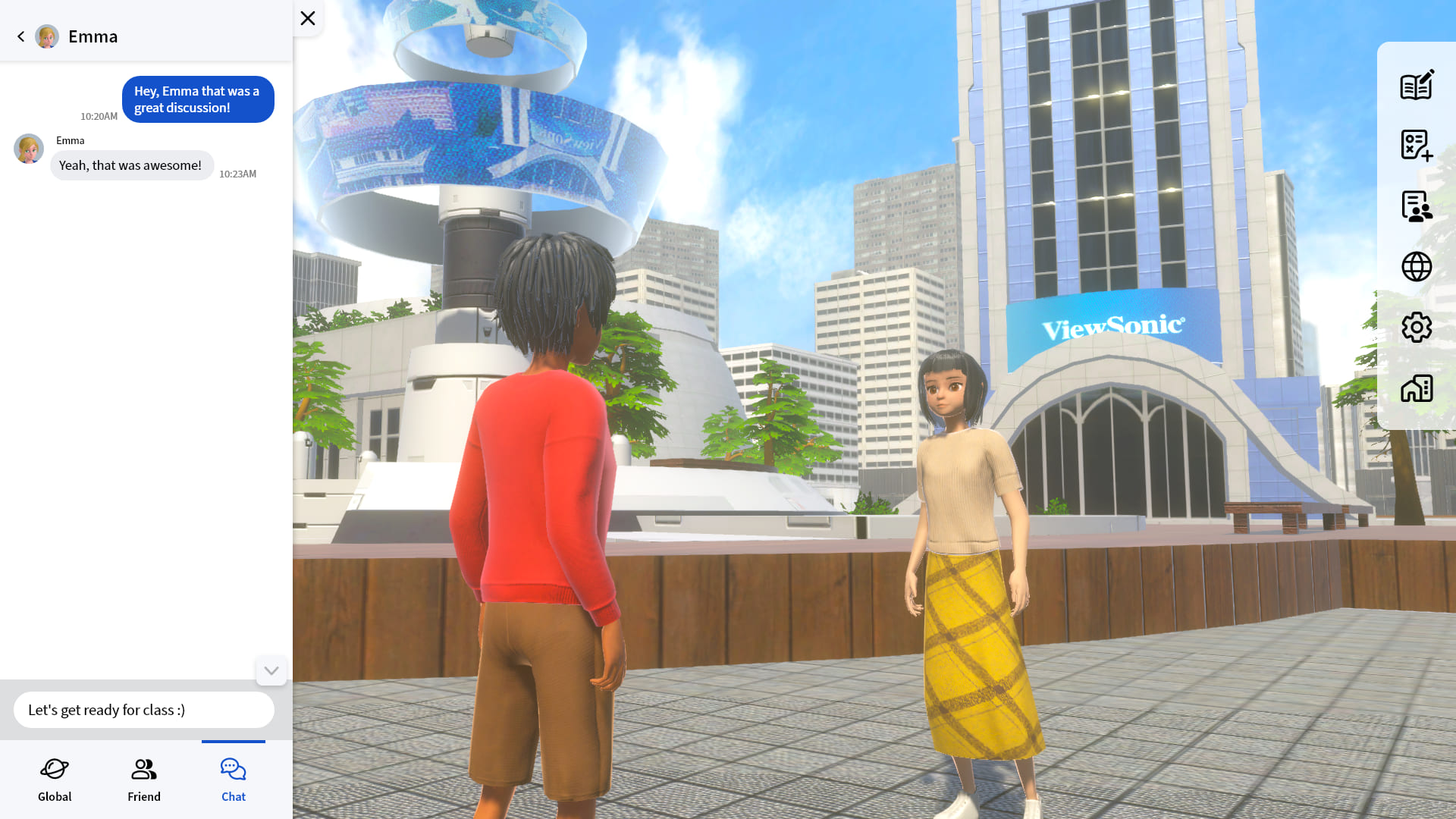
Task: Jump to latest message with down arrow
Action: click(x=271, y=670)
